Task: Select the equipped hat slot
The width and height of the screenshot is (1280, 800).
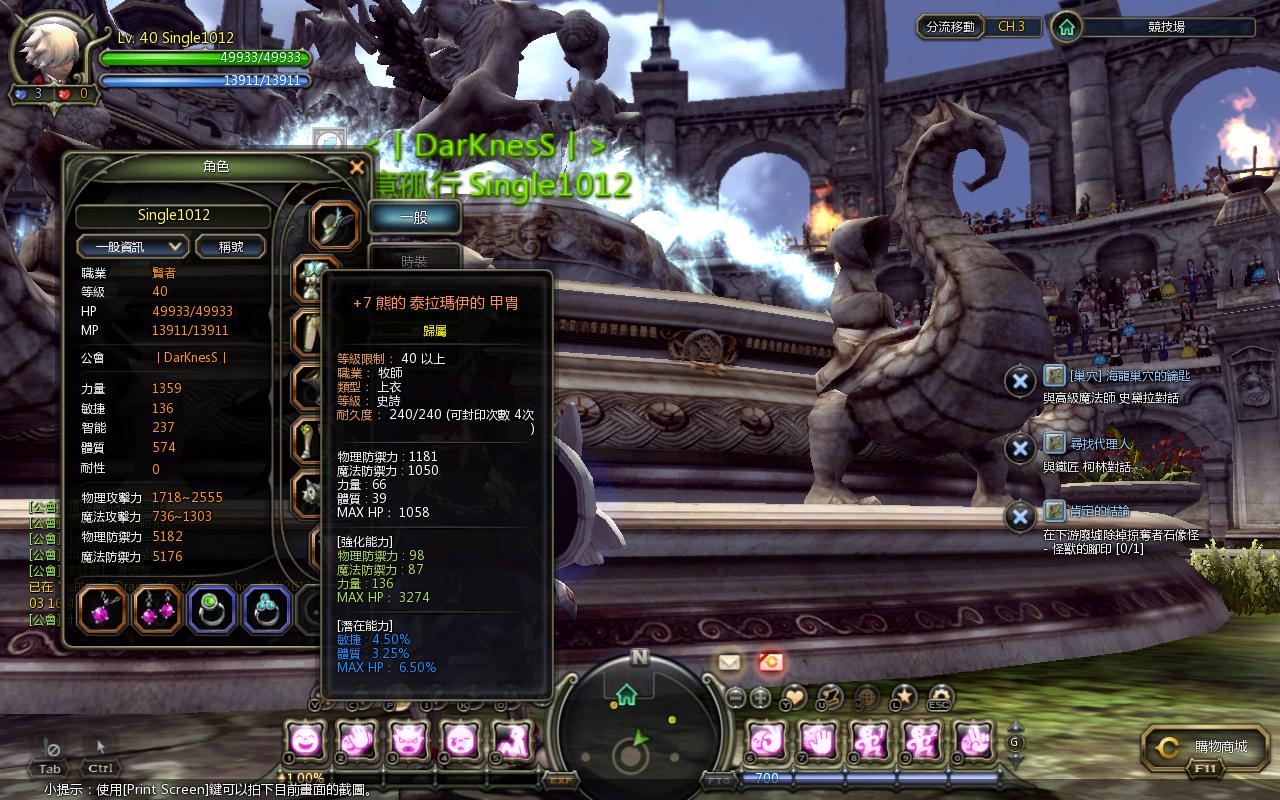Action: pos(334,225)
